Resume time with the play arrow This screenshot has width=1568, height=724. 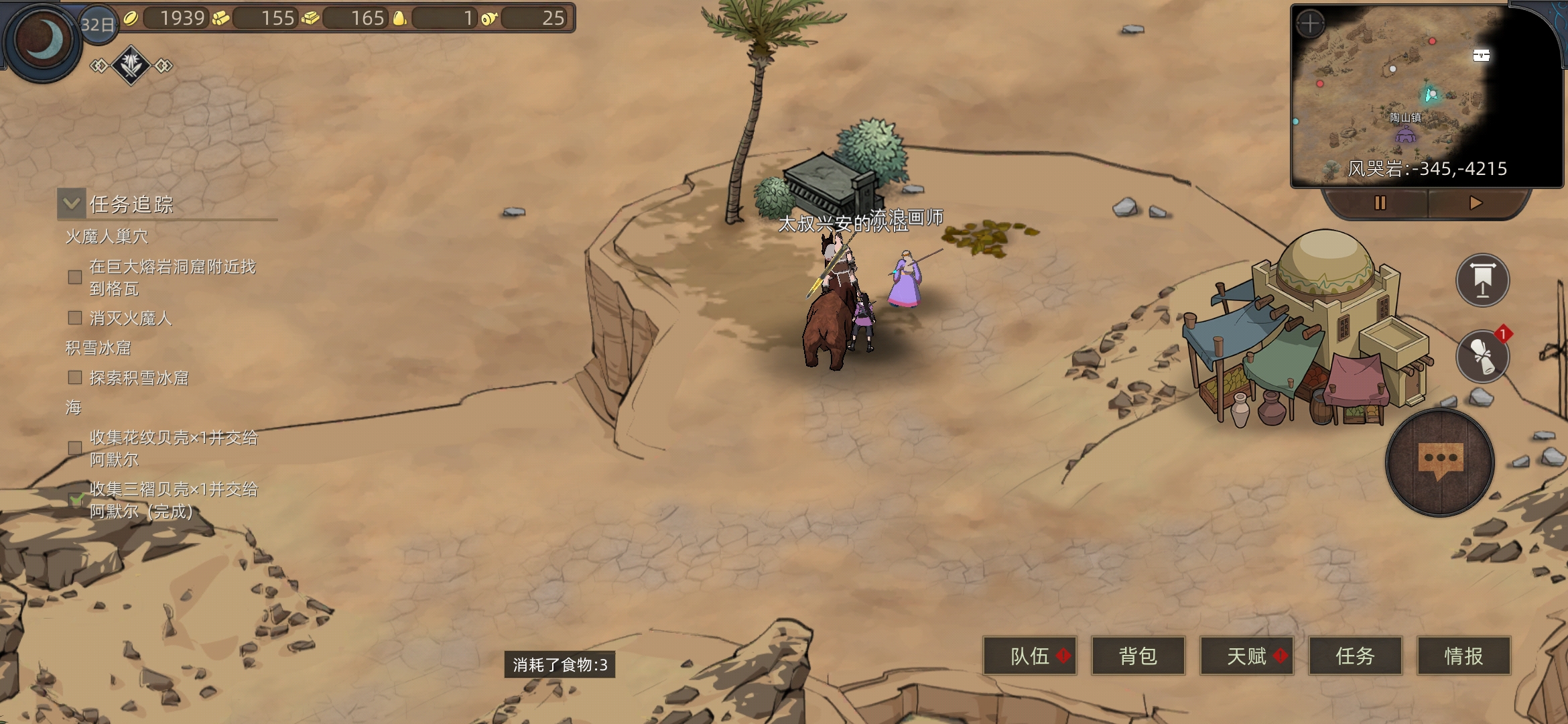tap(1476, 202)
